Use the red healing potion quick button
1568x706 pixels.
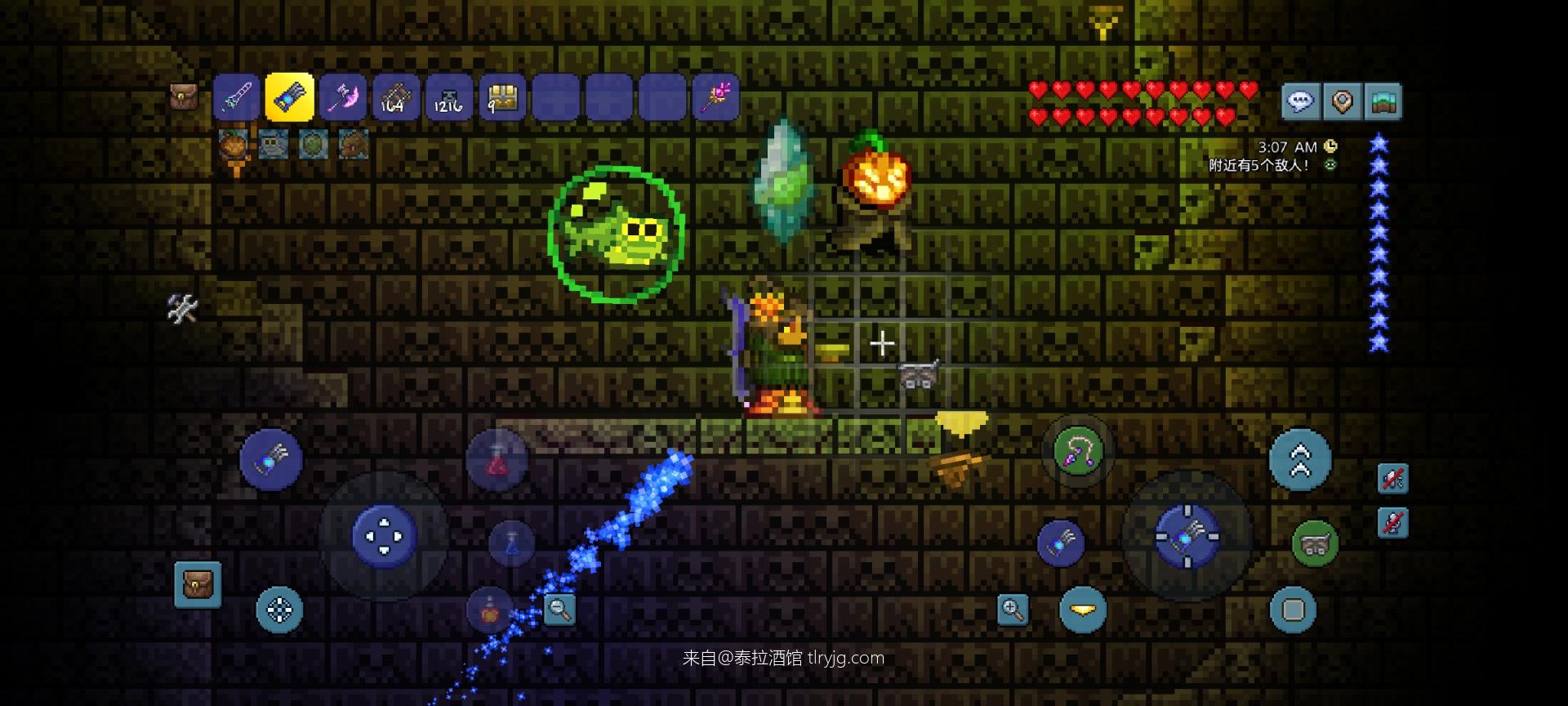click(x=497, y=462)
